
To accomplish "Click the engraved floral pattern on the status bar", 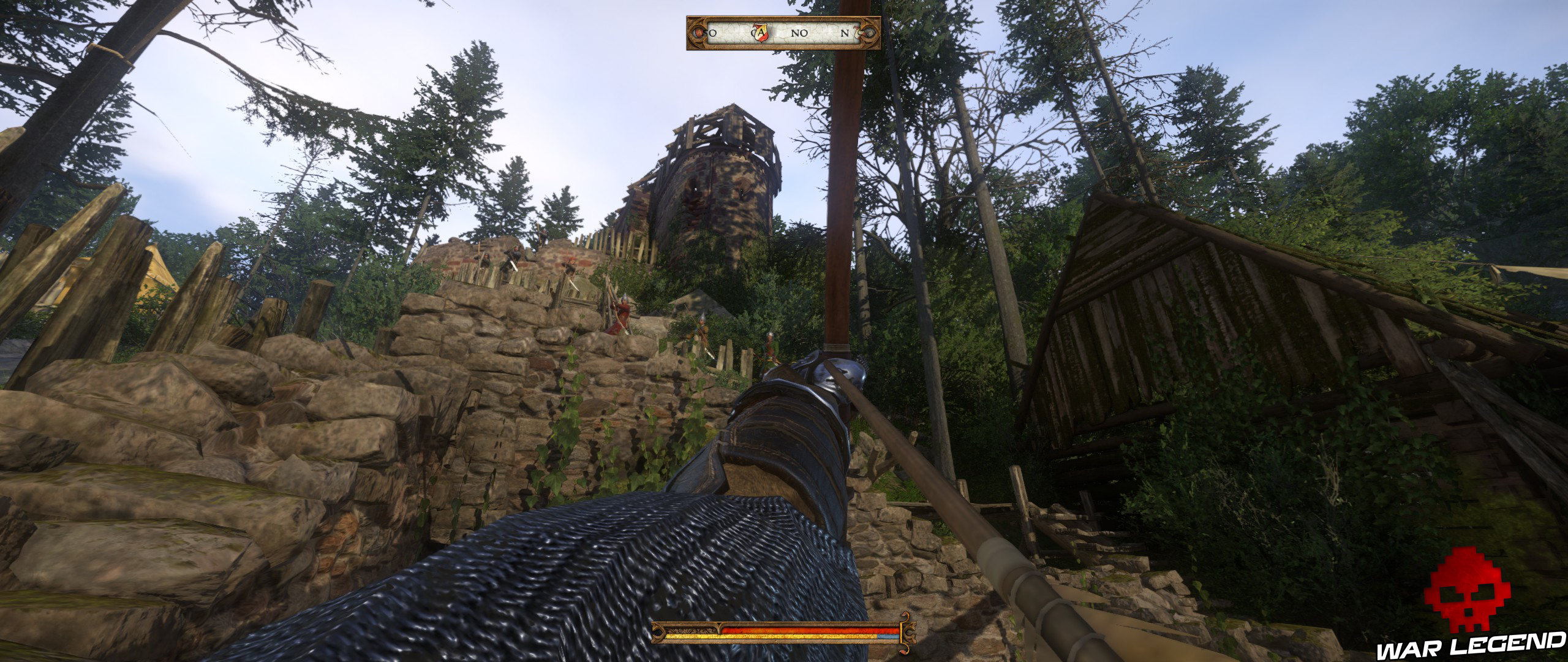I will click(687, 630).
